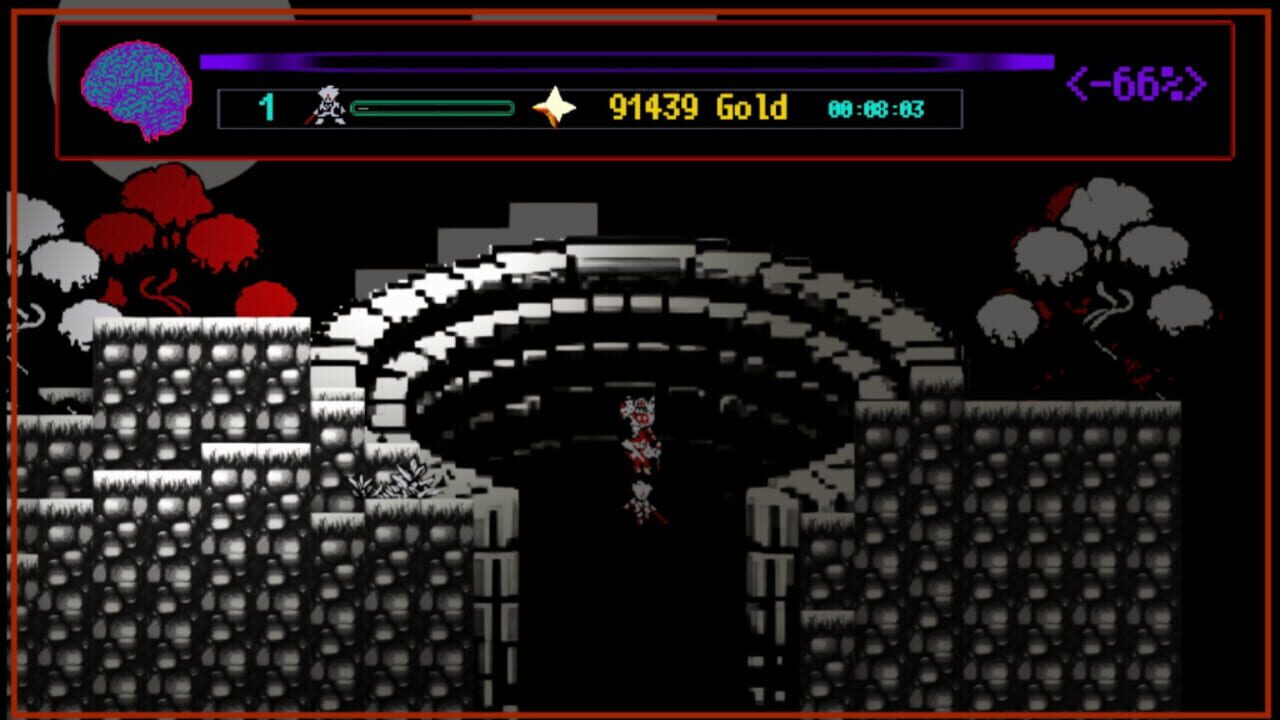Screen dimensions: 1280x720
Task: Click the pixelated brain icon in the HUD
Action: 135,85
